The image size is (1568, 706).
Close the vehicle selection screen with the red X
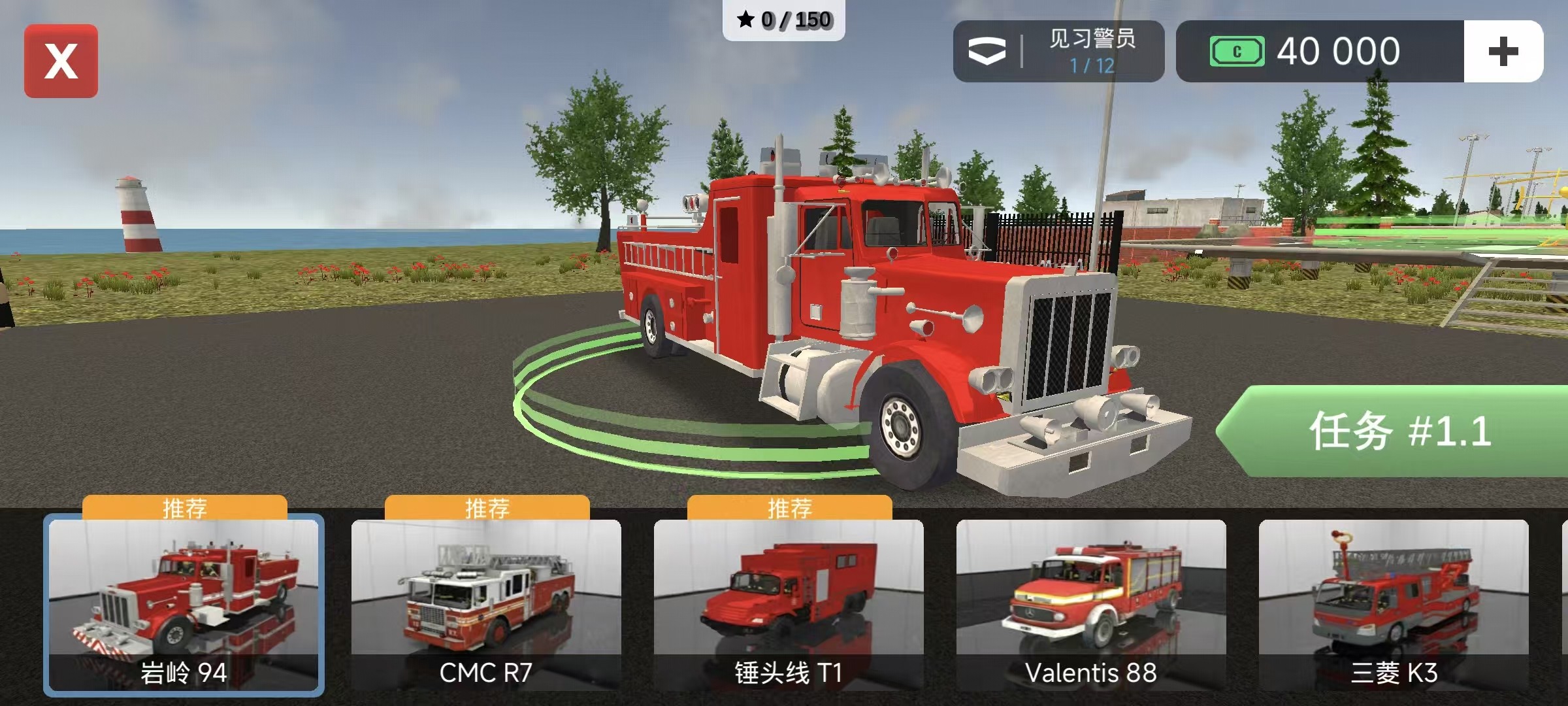tap(61, 61)
